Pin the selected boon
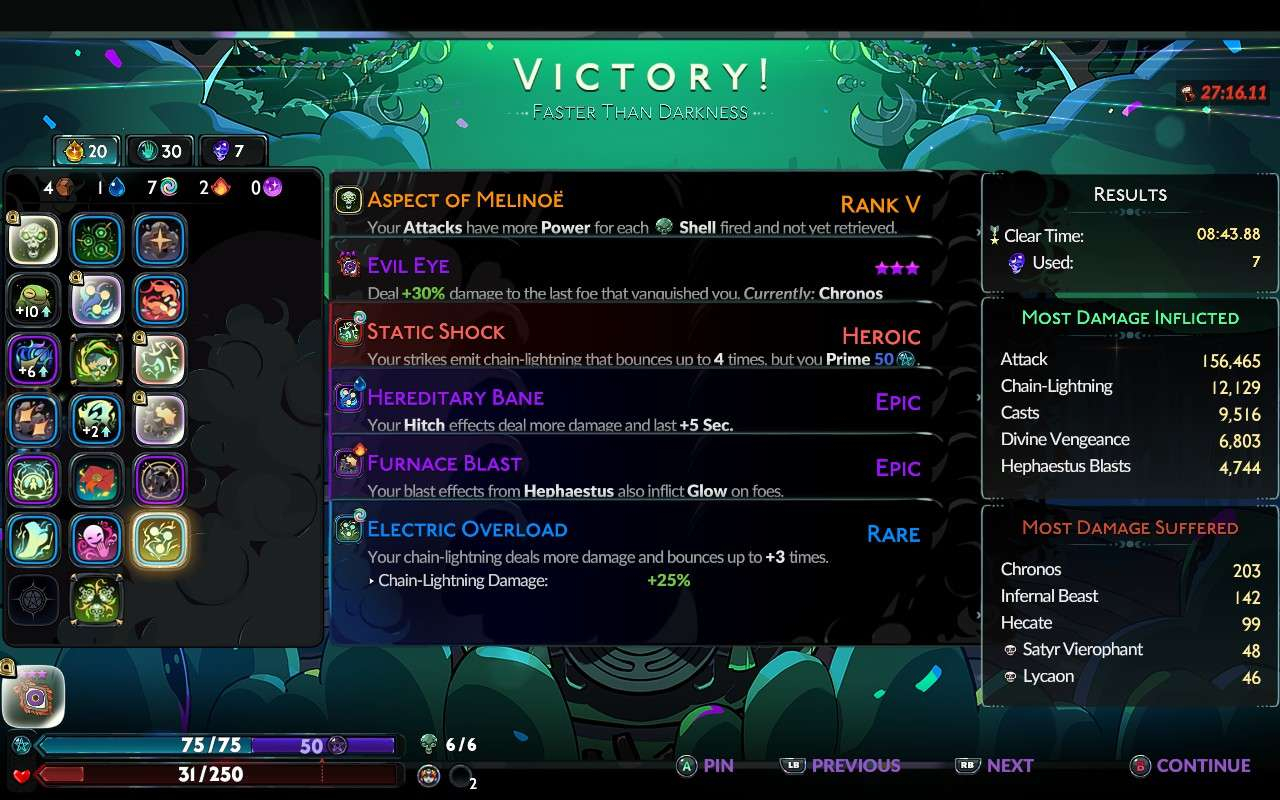1280x800 pixels. [705, 766]
